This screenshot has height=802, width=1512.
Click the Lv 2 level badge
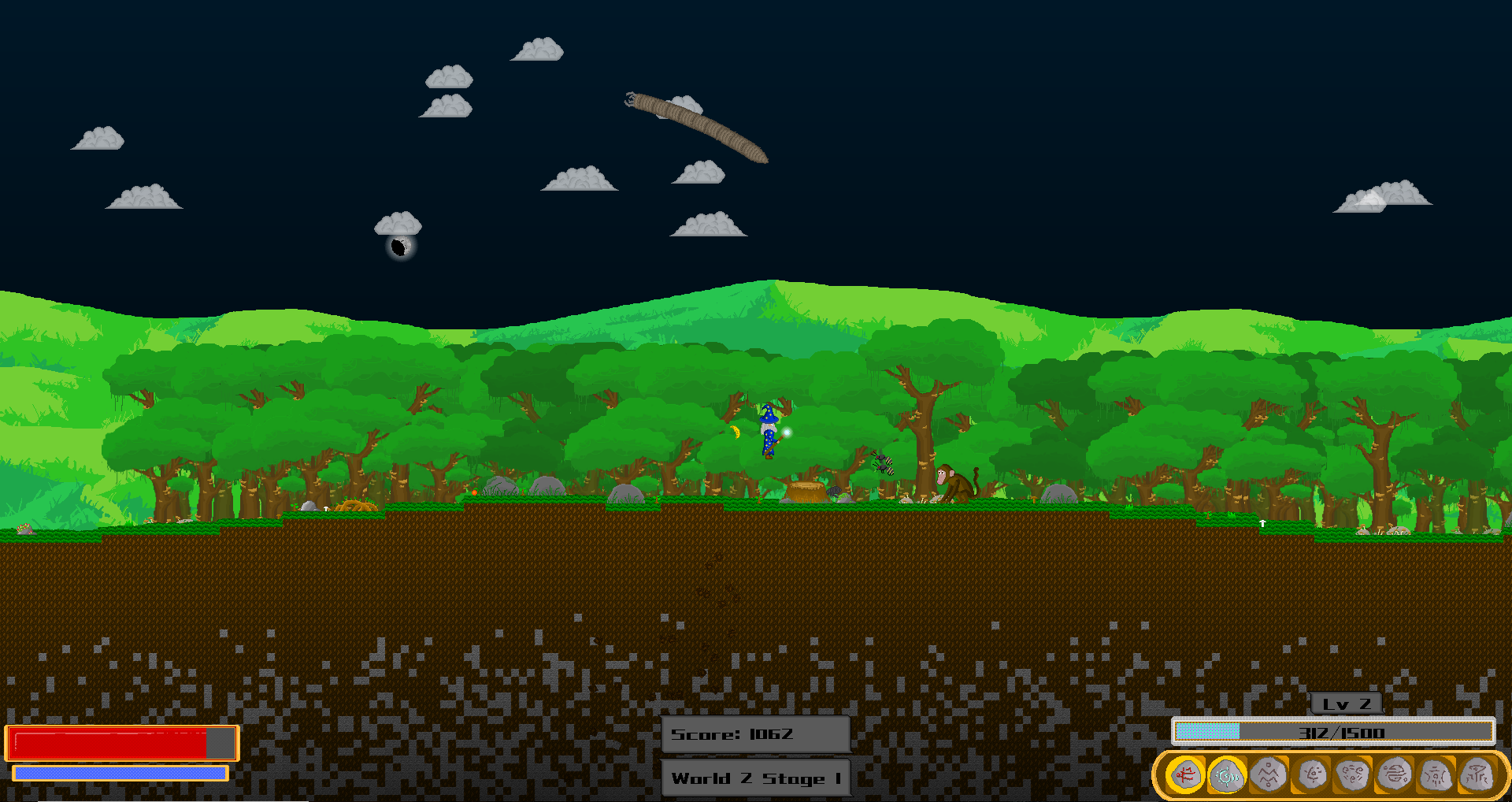point(1346,705)
